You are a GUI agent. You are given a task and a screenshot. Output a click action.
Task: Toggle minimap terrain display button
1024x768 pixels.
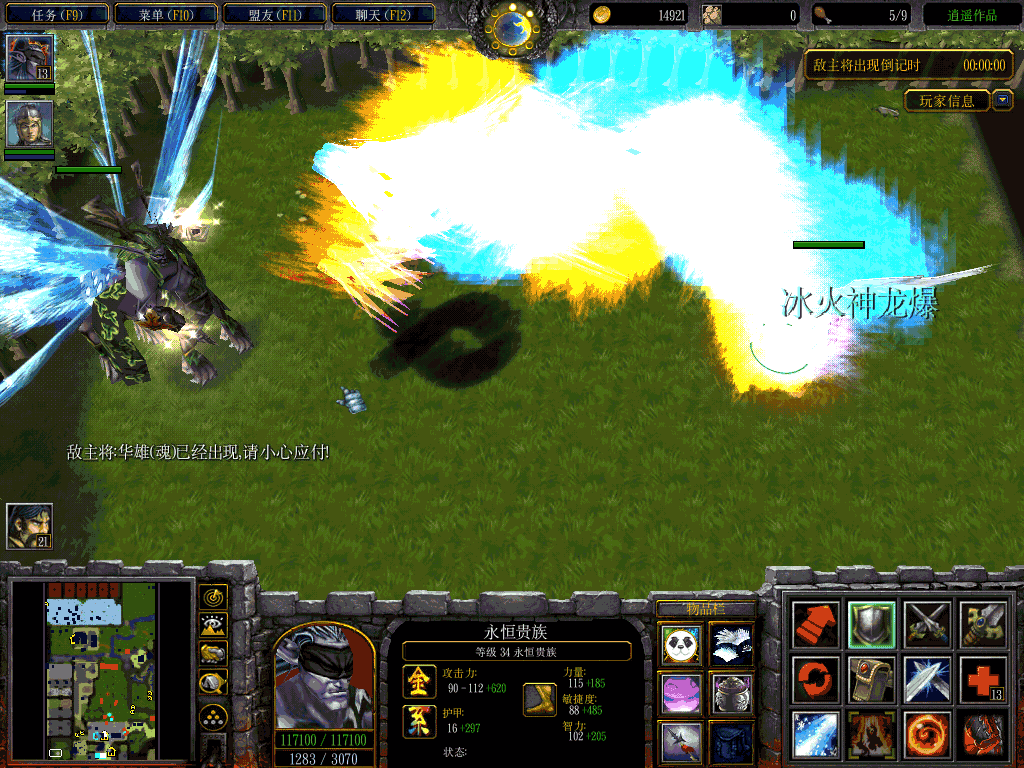(213, 626)
